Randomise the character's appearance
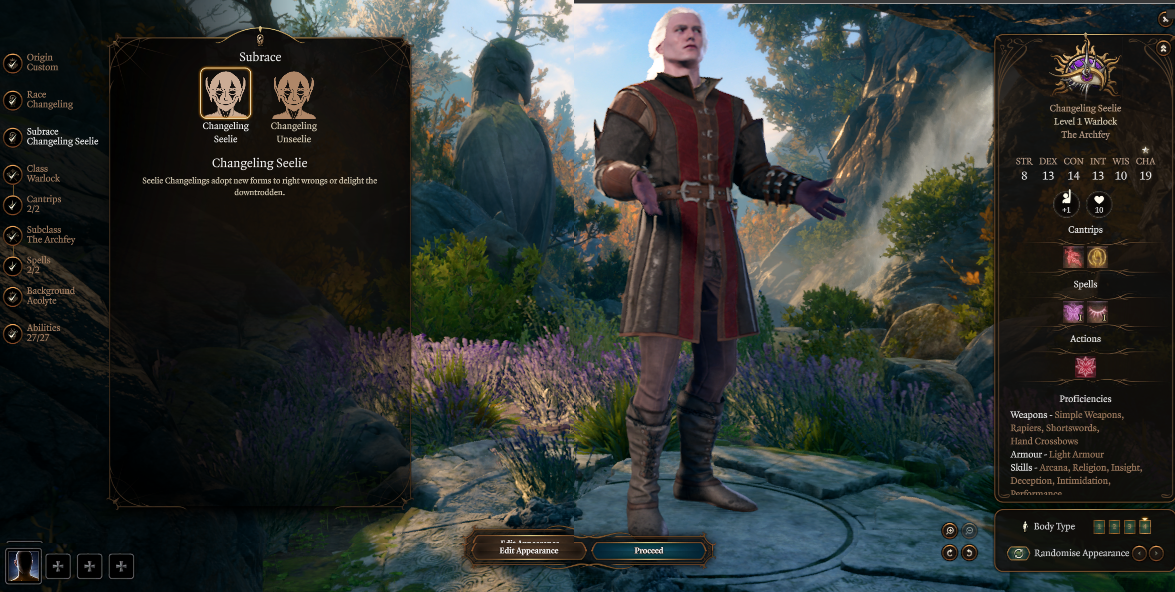 point(1019,553)
